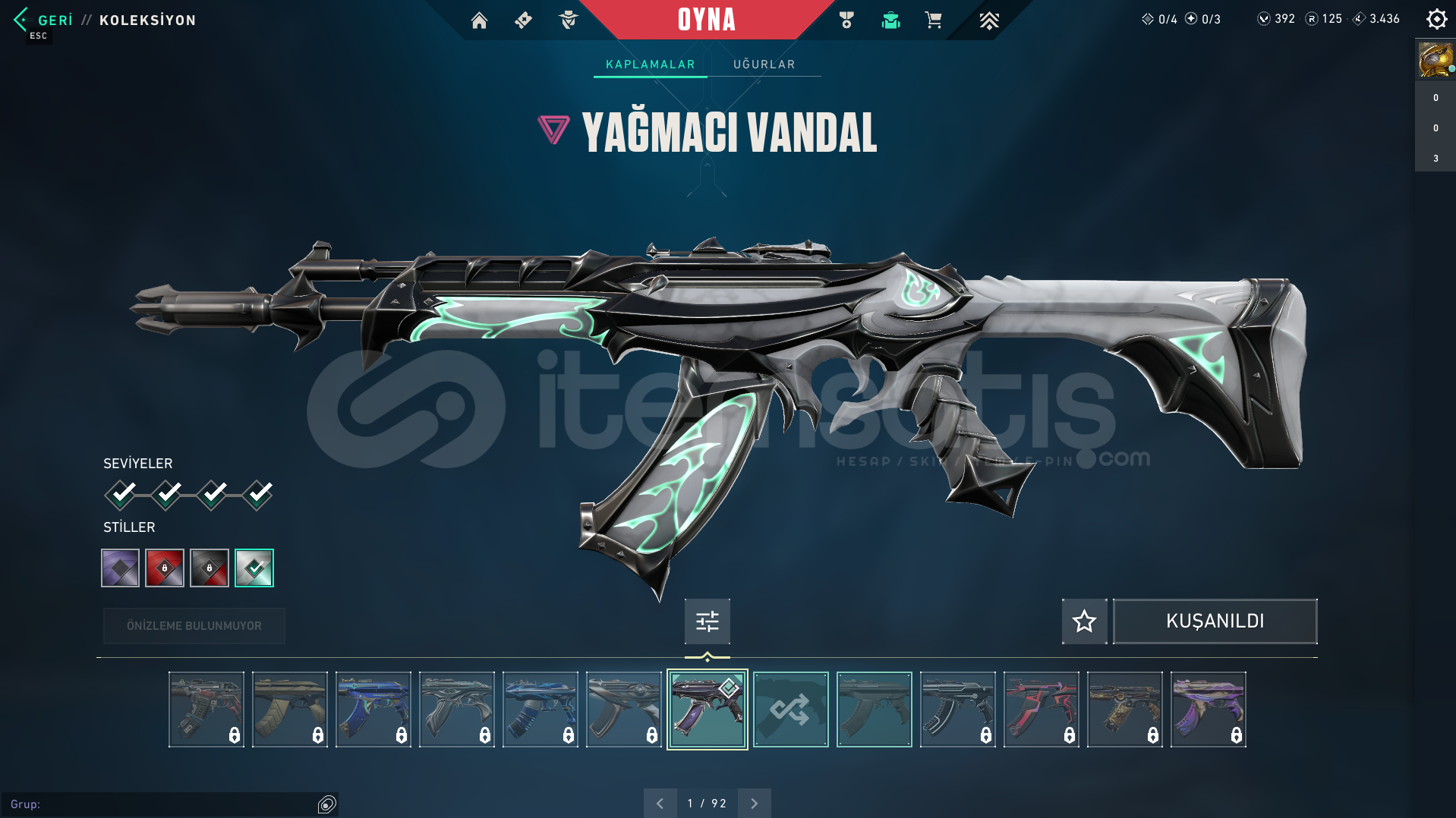This screenshot has width=1456, height=818.
Task: Switch to the KAPLAMALAR tab
Action: coord(649,64)
